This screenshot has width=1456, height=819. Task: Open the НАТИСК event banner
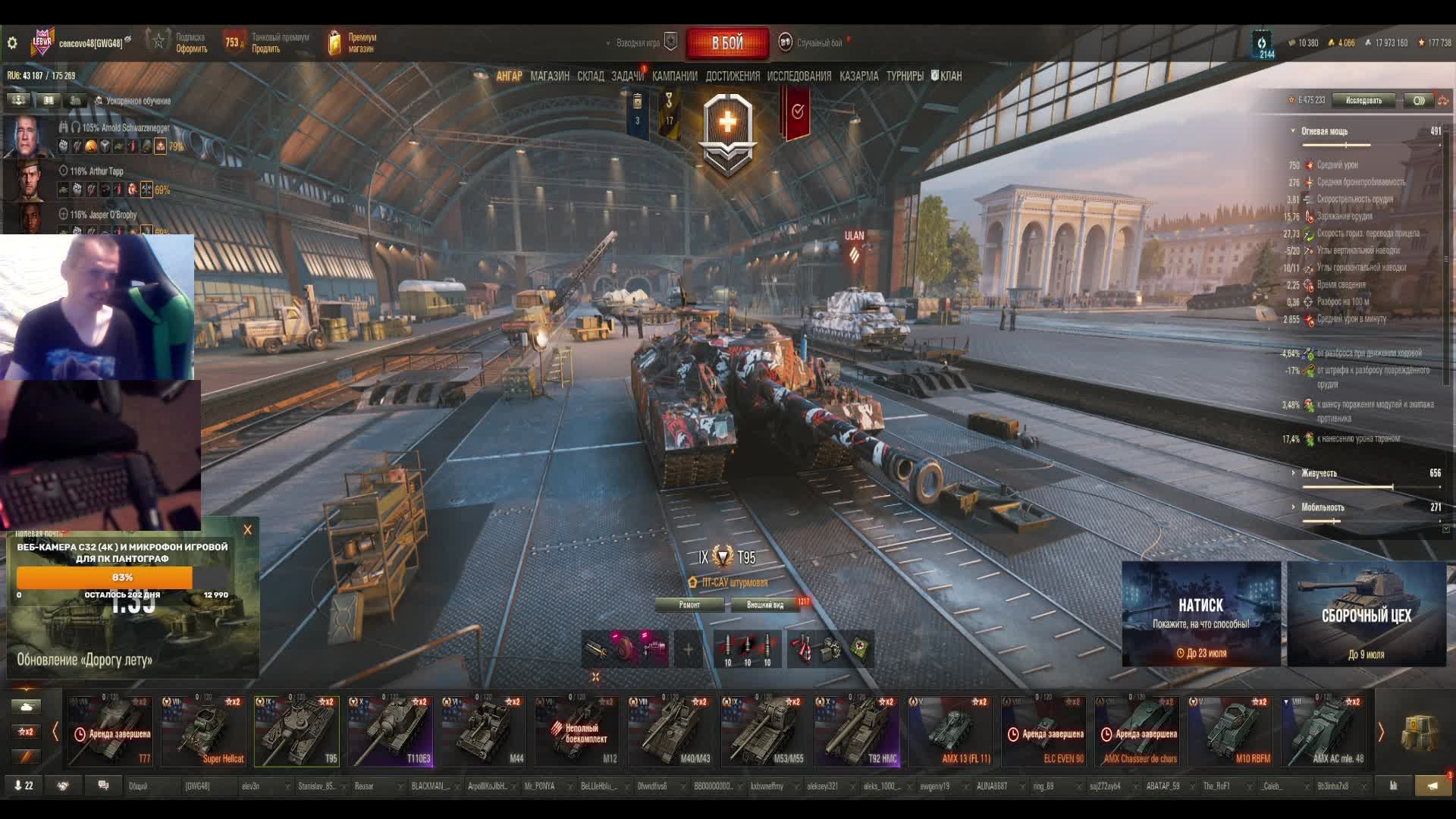1201,613
